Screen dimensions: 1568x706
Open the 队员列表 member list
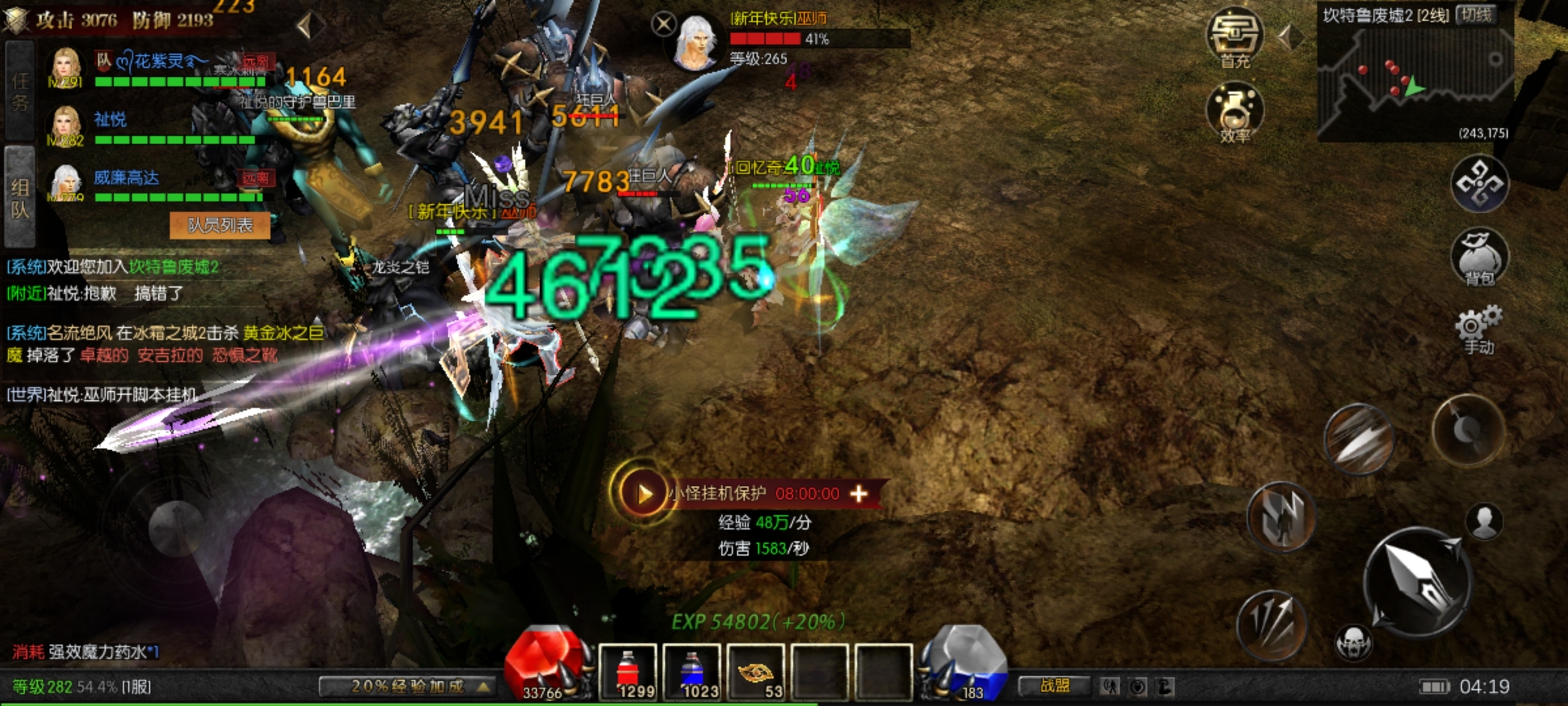tap(220, 226)
